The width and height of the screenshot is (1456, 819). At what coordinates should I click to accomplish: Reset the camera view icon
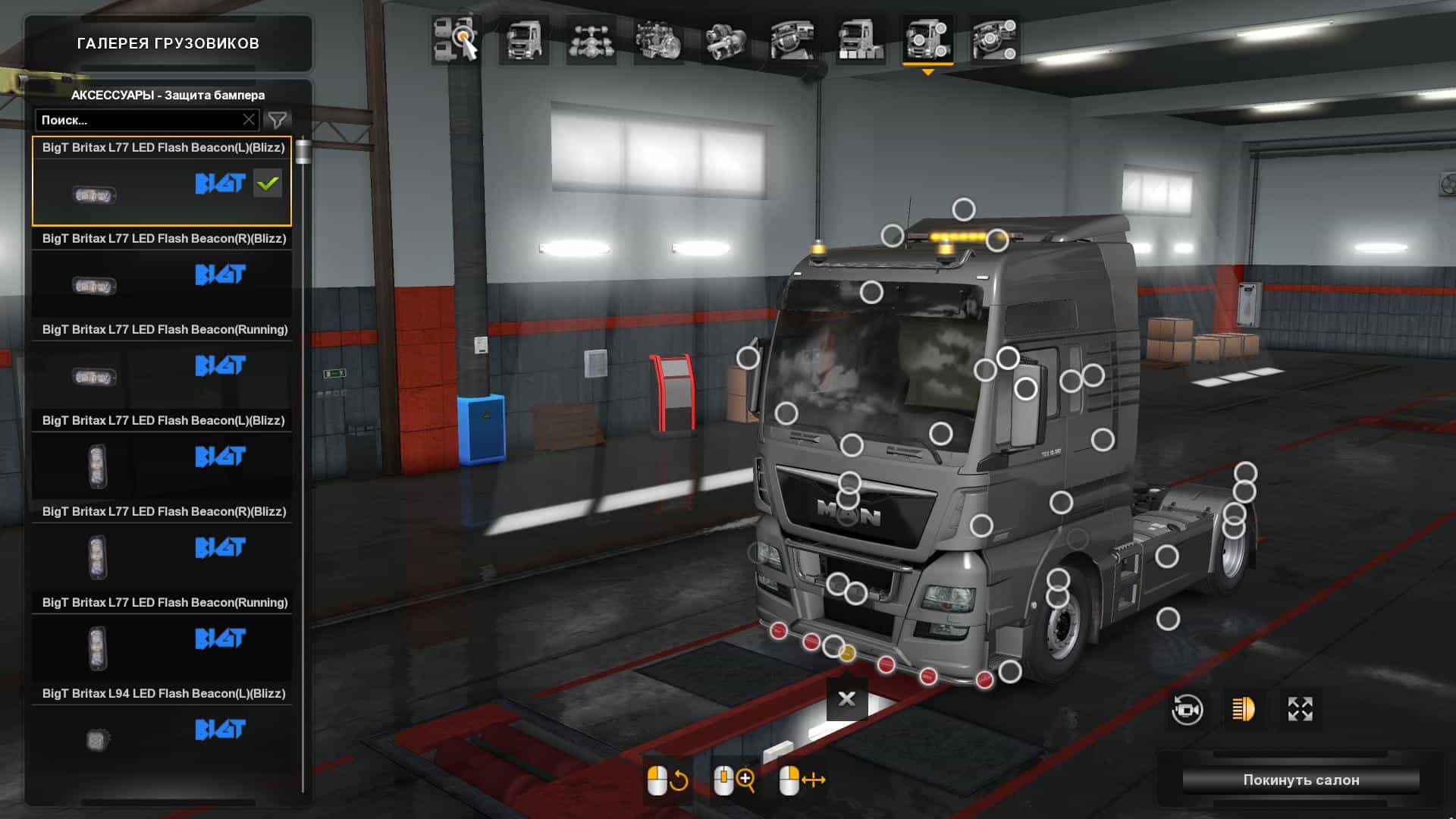click(x=1187, y=710)
